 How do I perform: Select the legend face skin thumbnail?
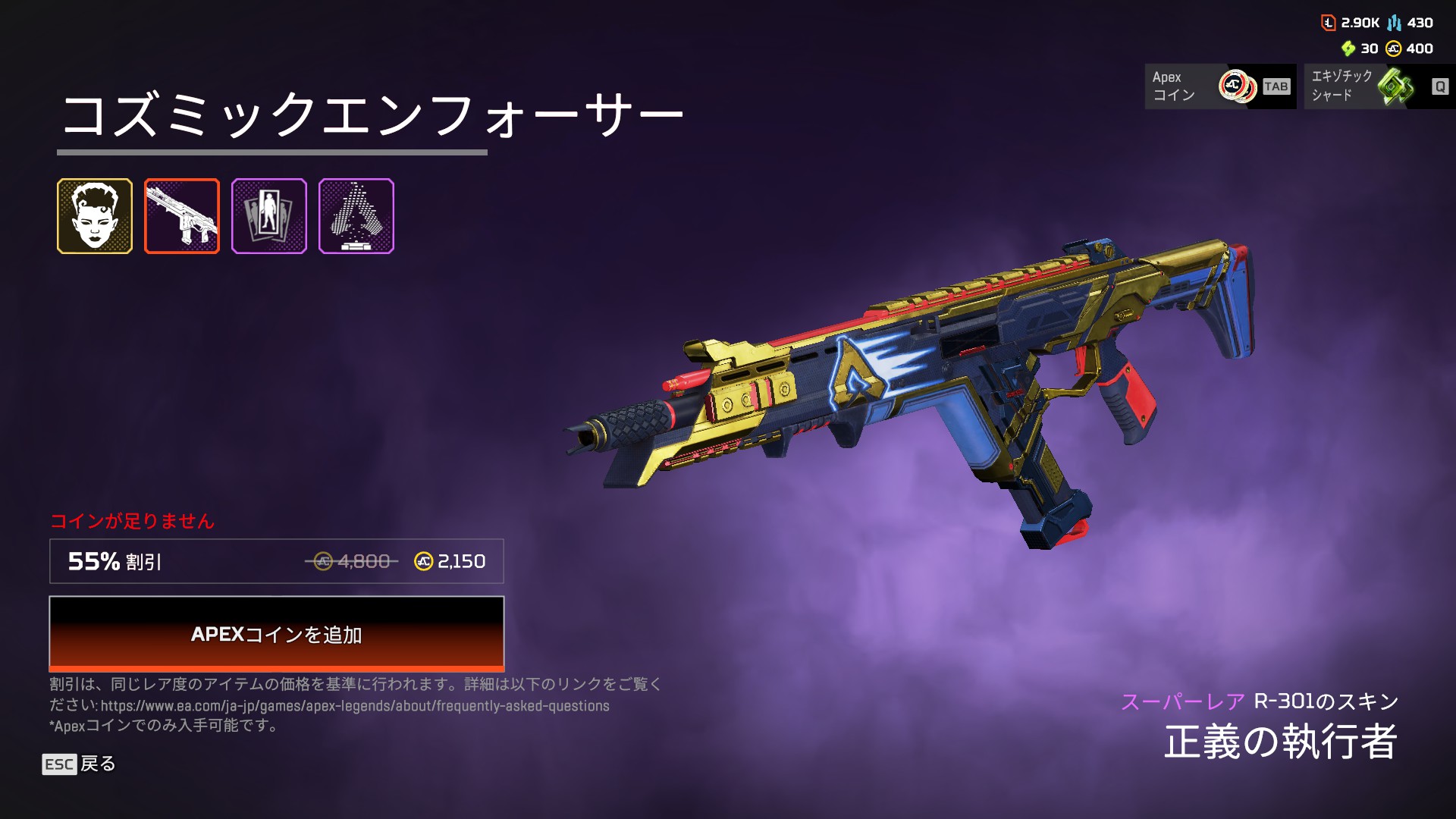(x=95, y=216)
